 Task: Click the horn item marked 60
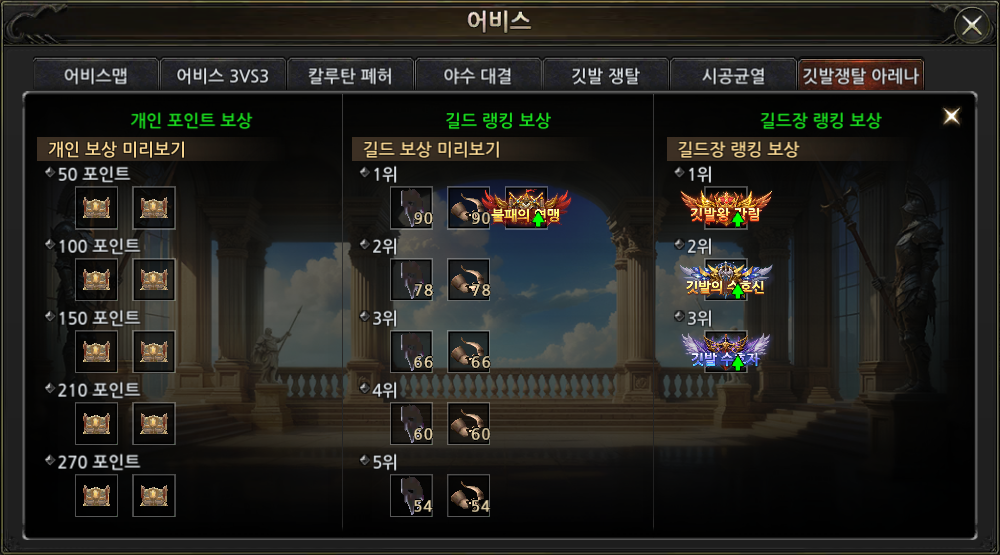point(468,424)
